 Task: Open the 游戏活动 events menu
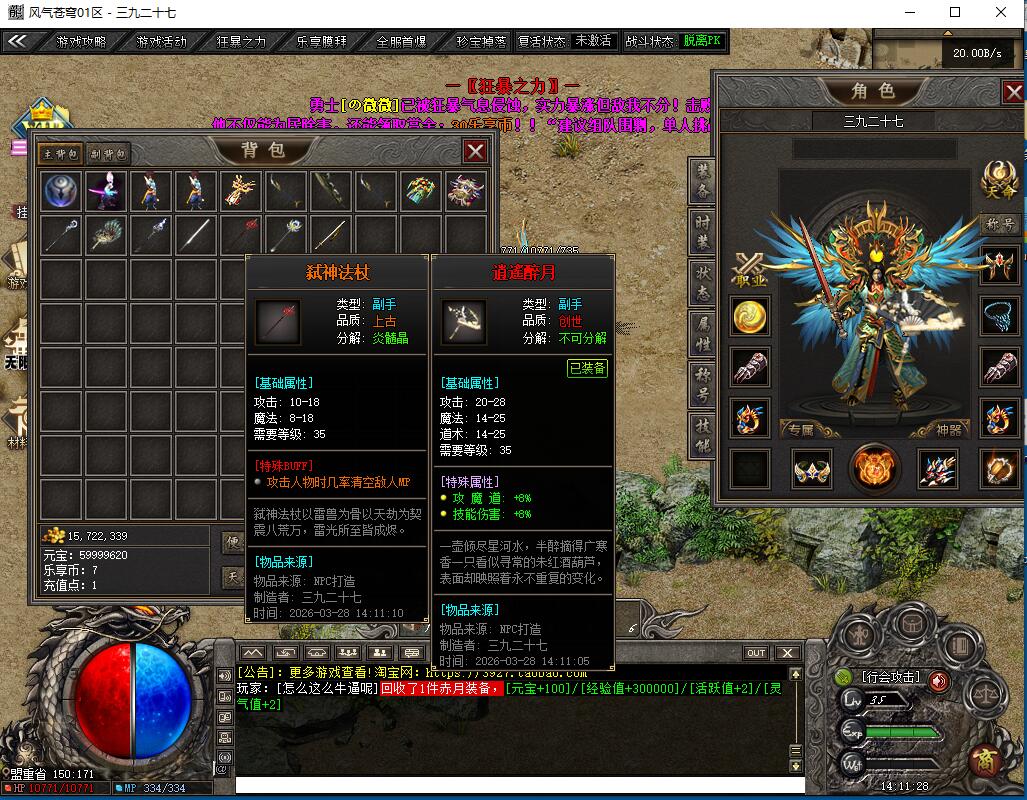click(161, 42)
